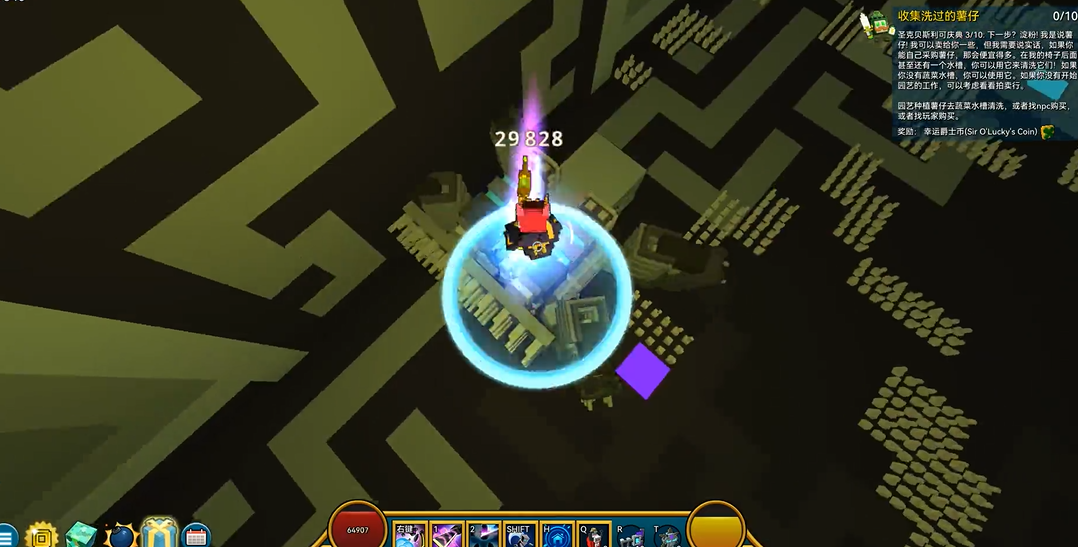Image resolution: width=1078 pixels, height=547 pixels.
Task: Activate the right-click basic attack skill
Action: 410,536
